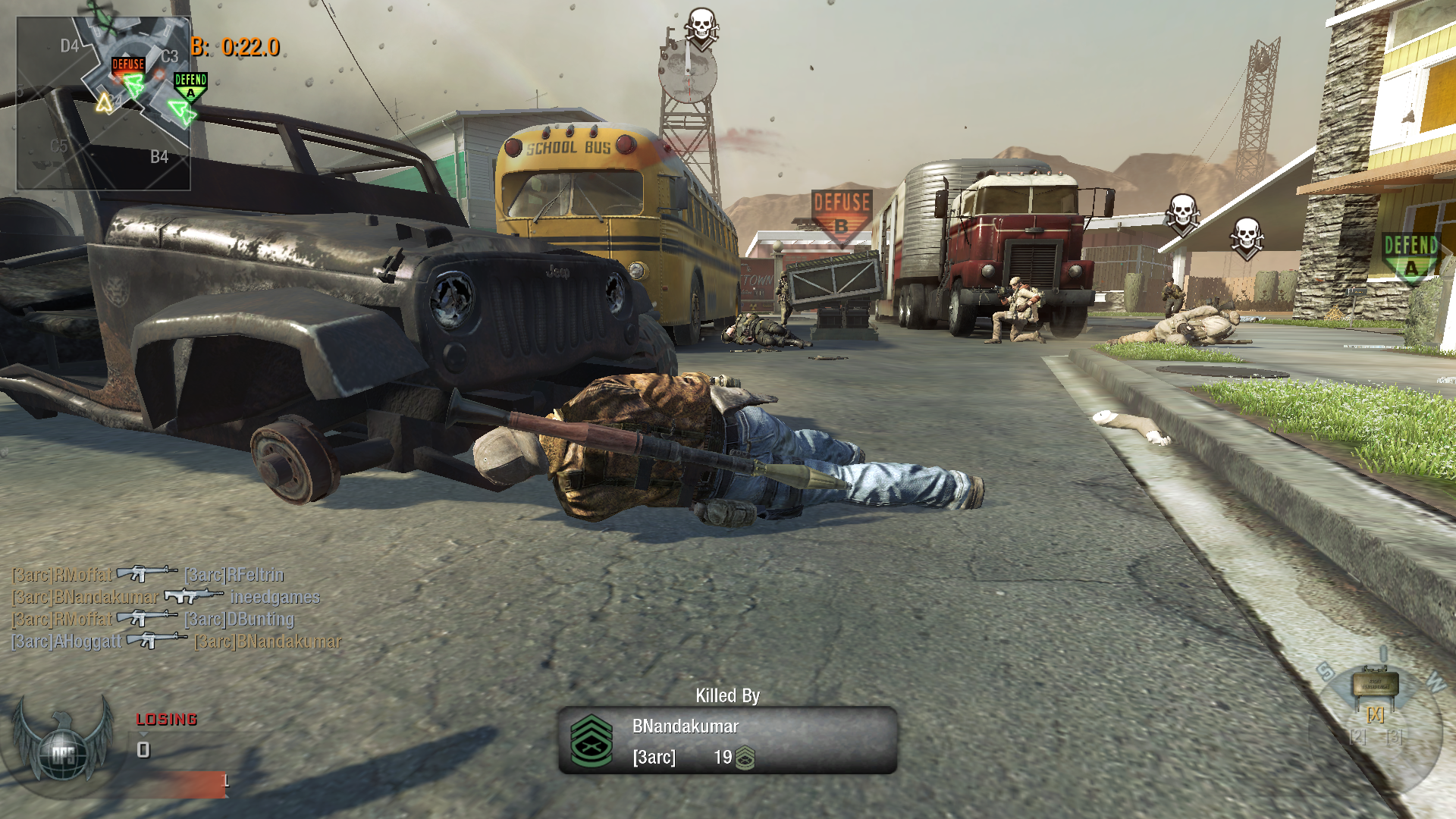Screen dimensions: 1456x819
Task: Select the skull marker above the water tower
Action: click(x=701, y=27)
